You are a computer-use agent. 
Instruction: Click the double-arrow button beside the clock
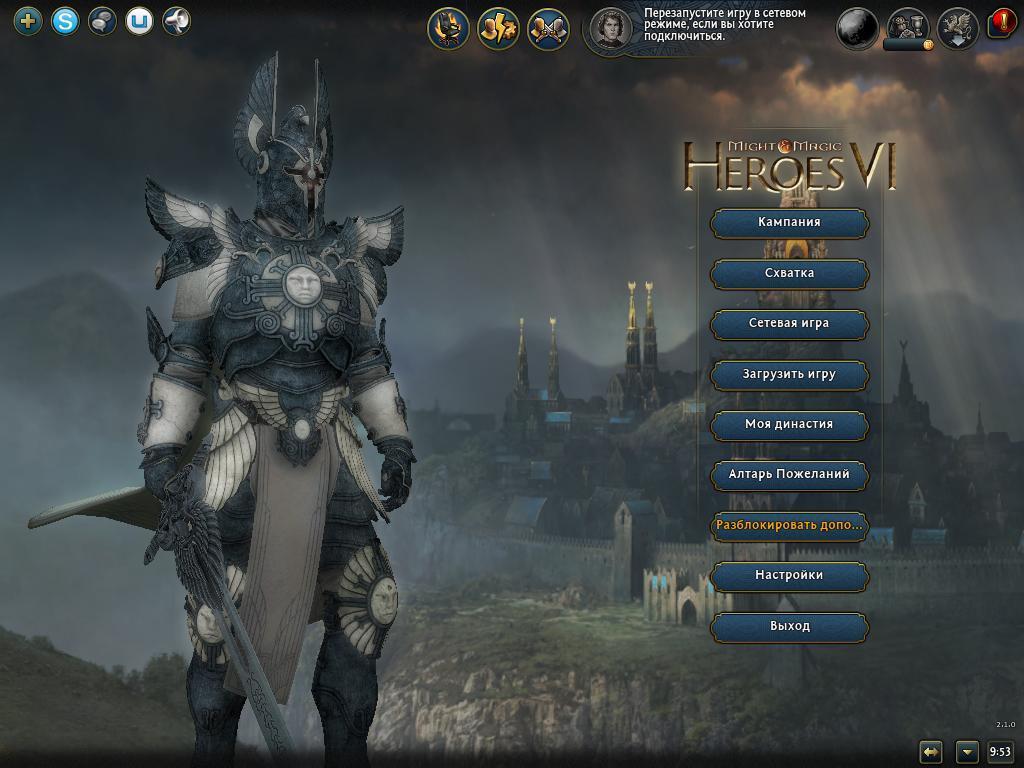coord(931,751)
